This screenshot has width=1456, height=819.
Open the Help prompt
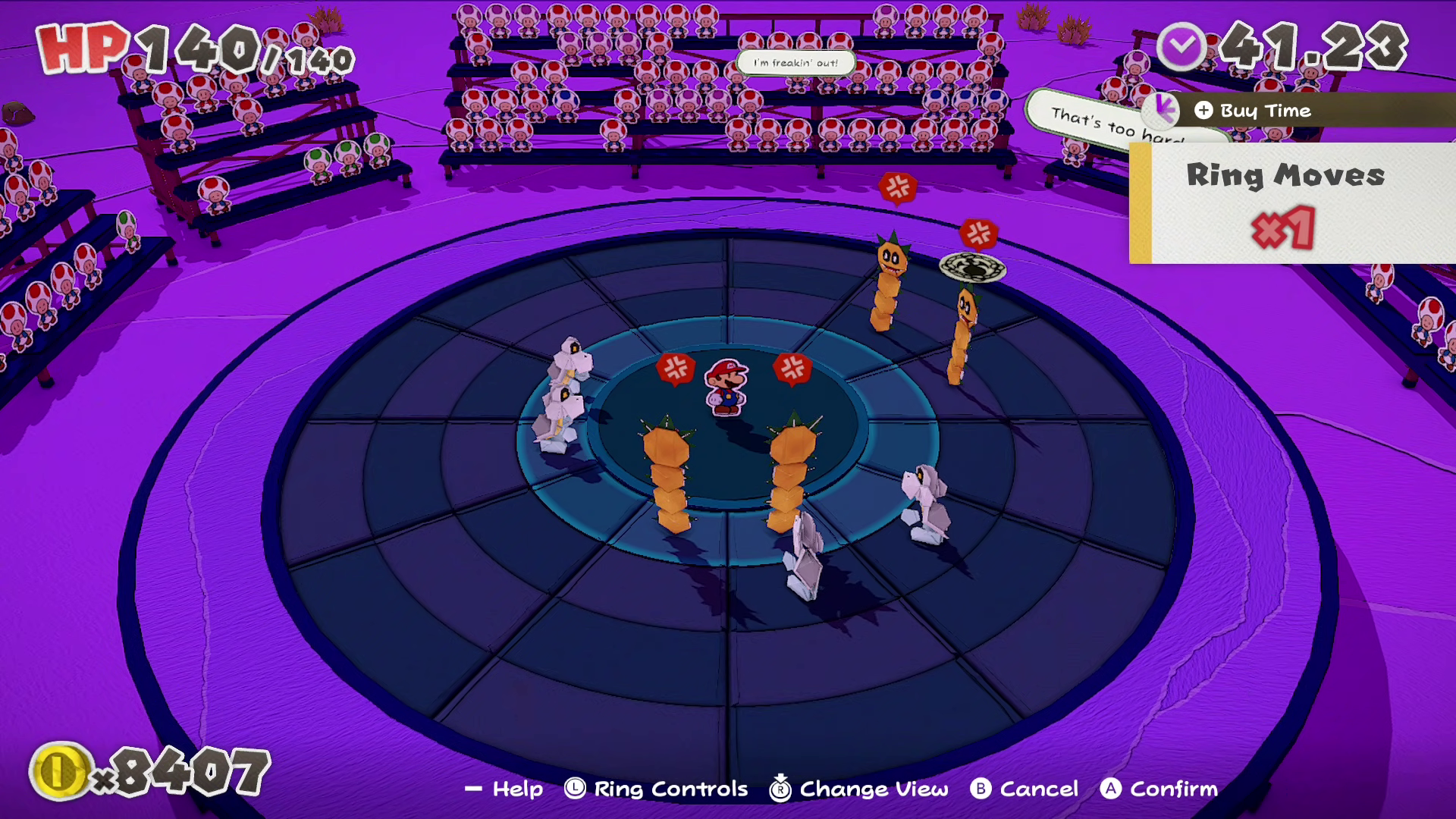tap(505, 789)
